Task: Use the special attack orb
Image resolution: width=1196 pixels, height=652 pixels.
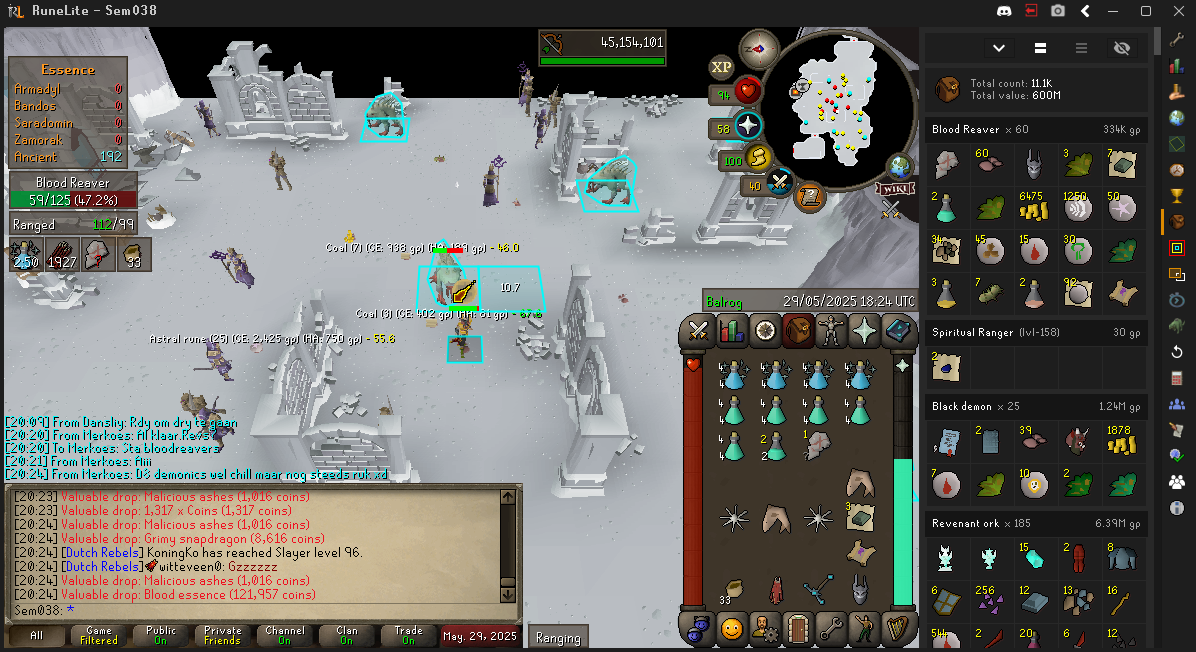Action: click(x=780, y=182)
